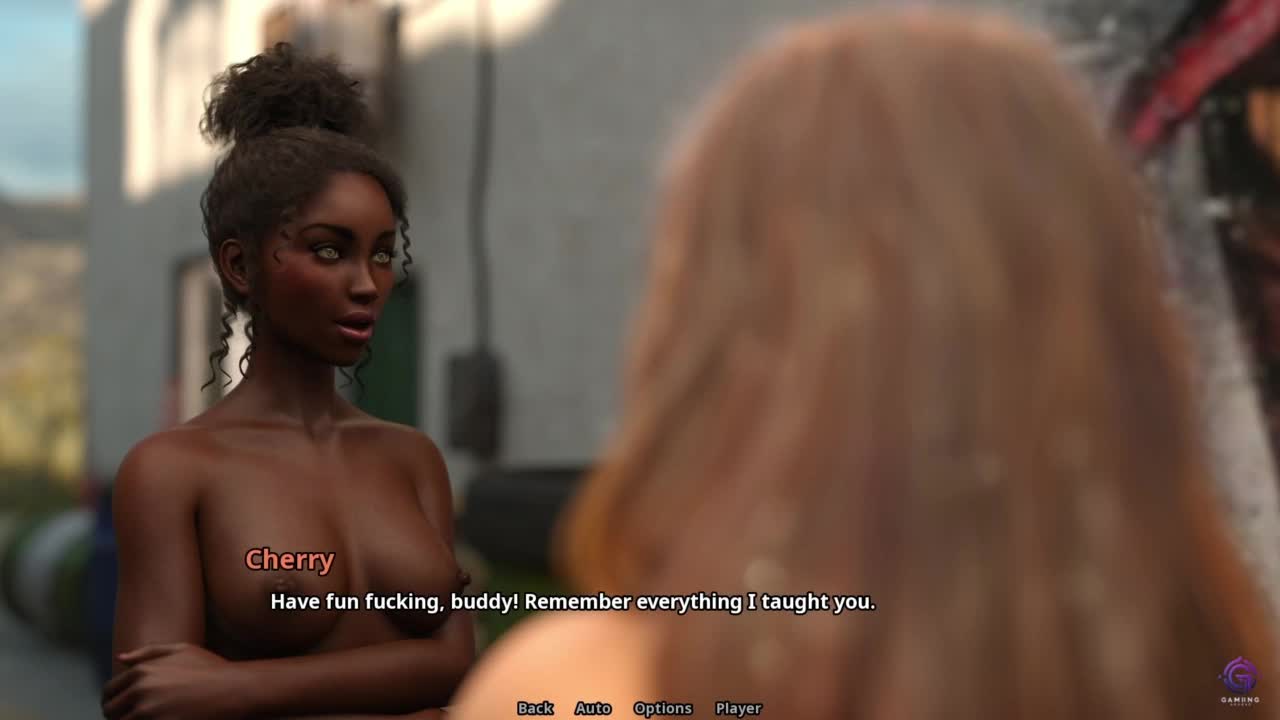Screen dimensions: 1280x720
Task: Open the Options menu
Action: click(662, 708)
